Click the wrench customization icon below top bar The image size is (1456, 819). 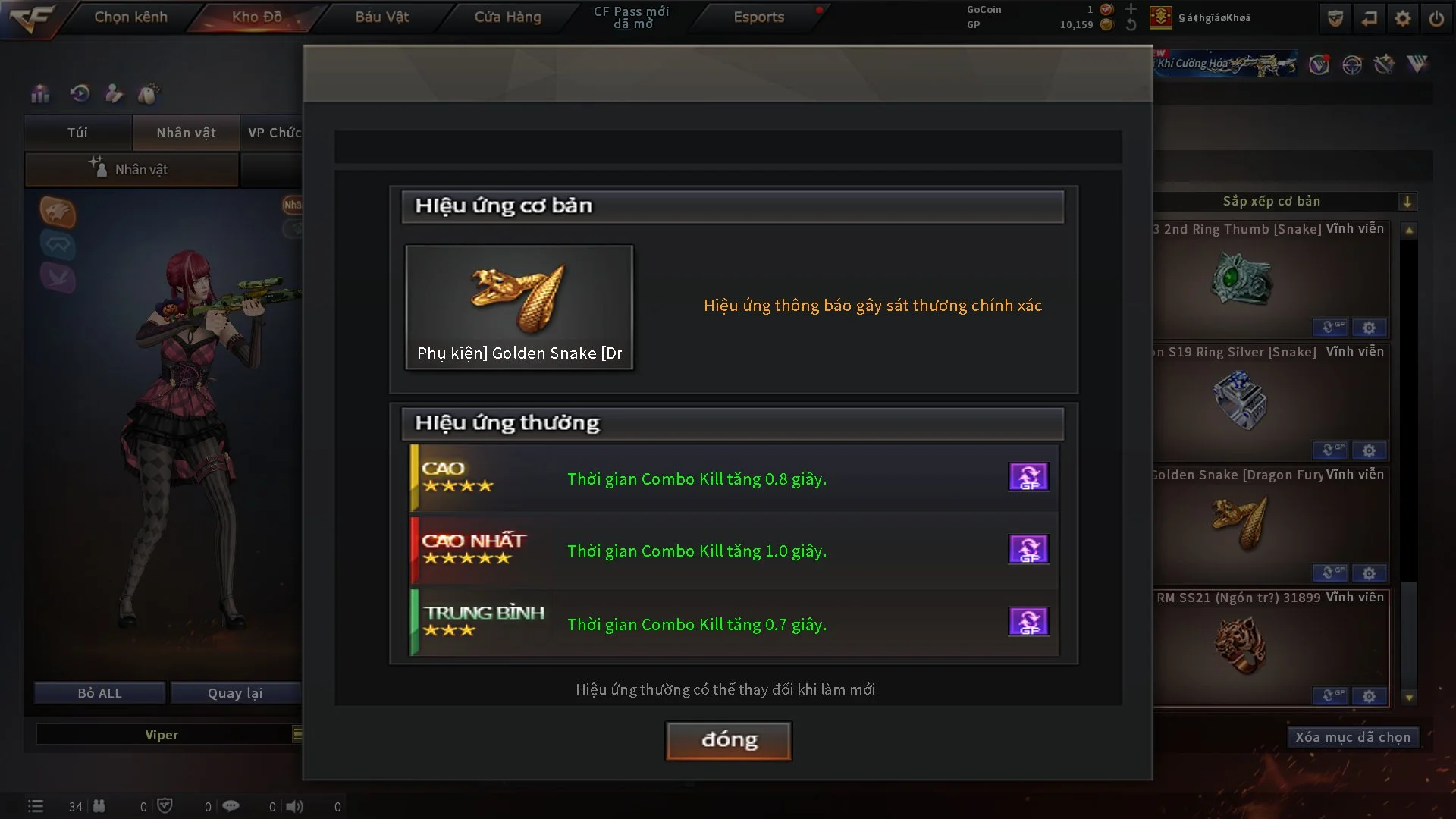pyautogui.click(x=1384, y=65)
